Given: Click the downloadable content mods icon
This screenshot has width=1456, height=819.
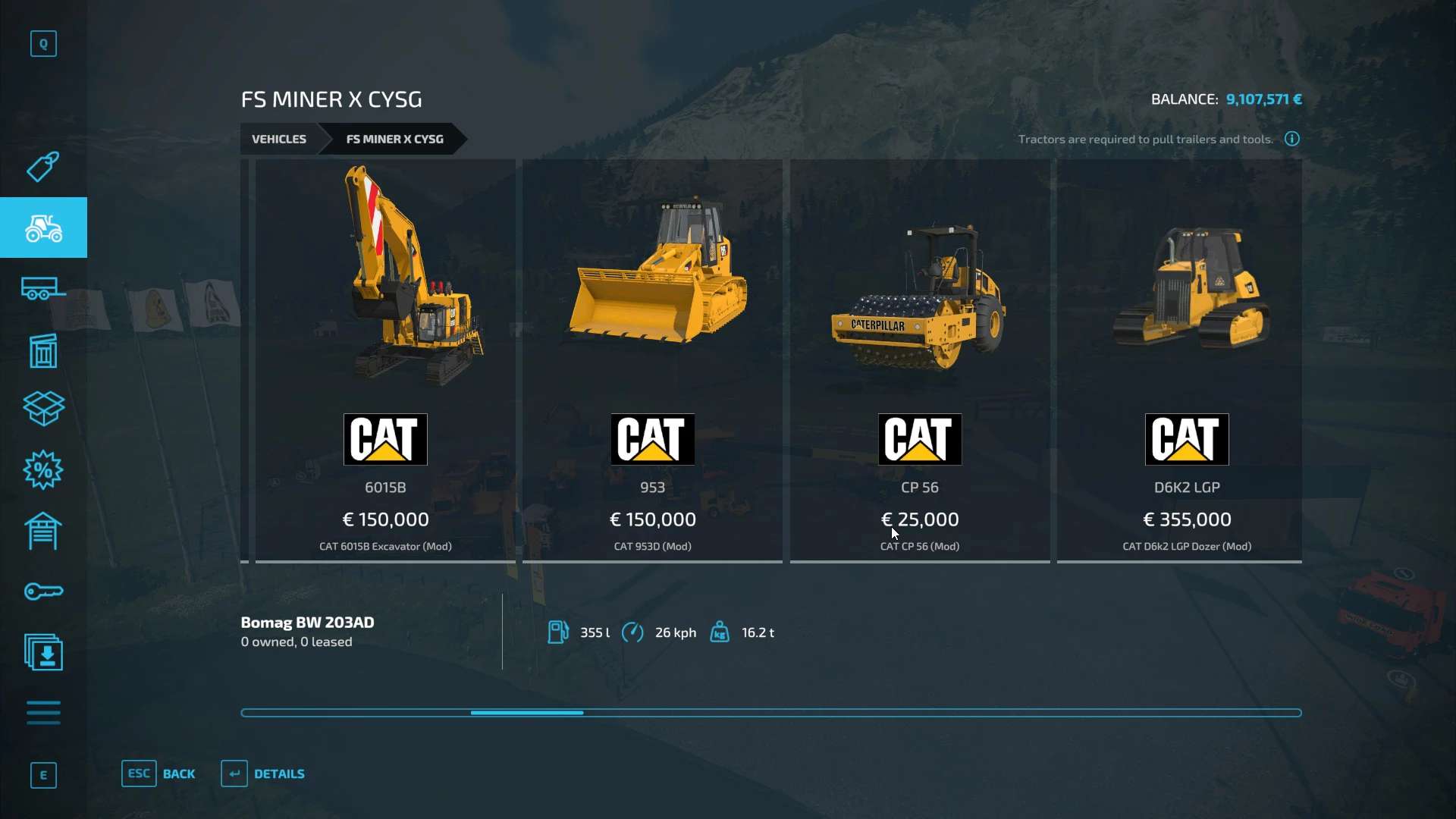Looking at the screenshot, I should pyautogui.click(x=43, y=652).
